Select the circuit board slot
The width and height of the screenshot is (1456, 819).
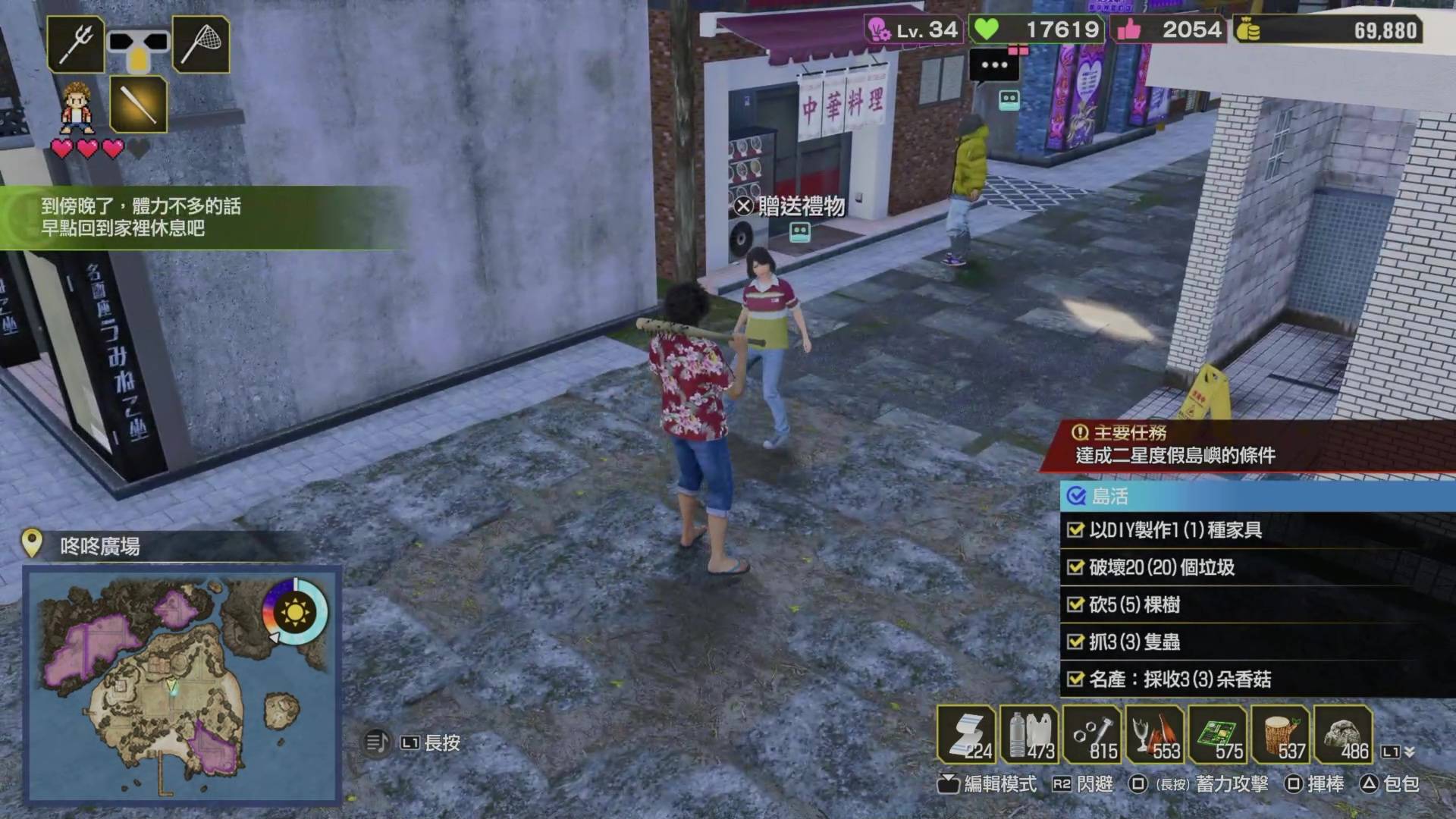(x=1218, y=734)
